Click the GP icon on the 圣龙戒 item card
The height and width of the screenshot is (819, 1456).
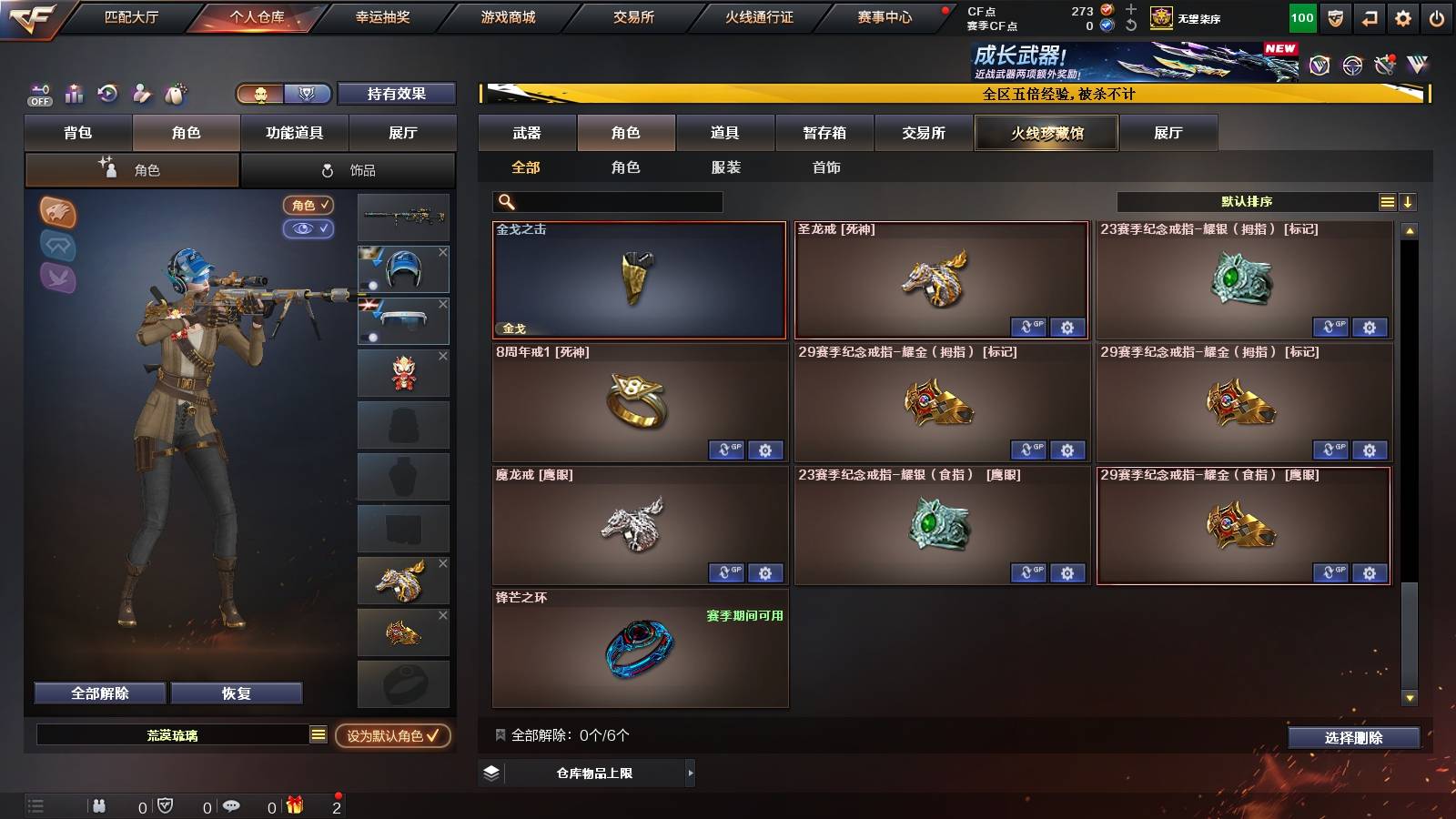coord(1030,327)
